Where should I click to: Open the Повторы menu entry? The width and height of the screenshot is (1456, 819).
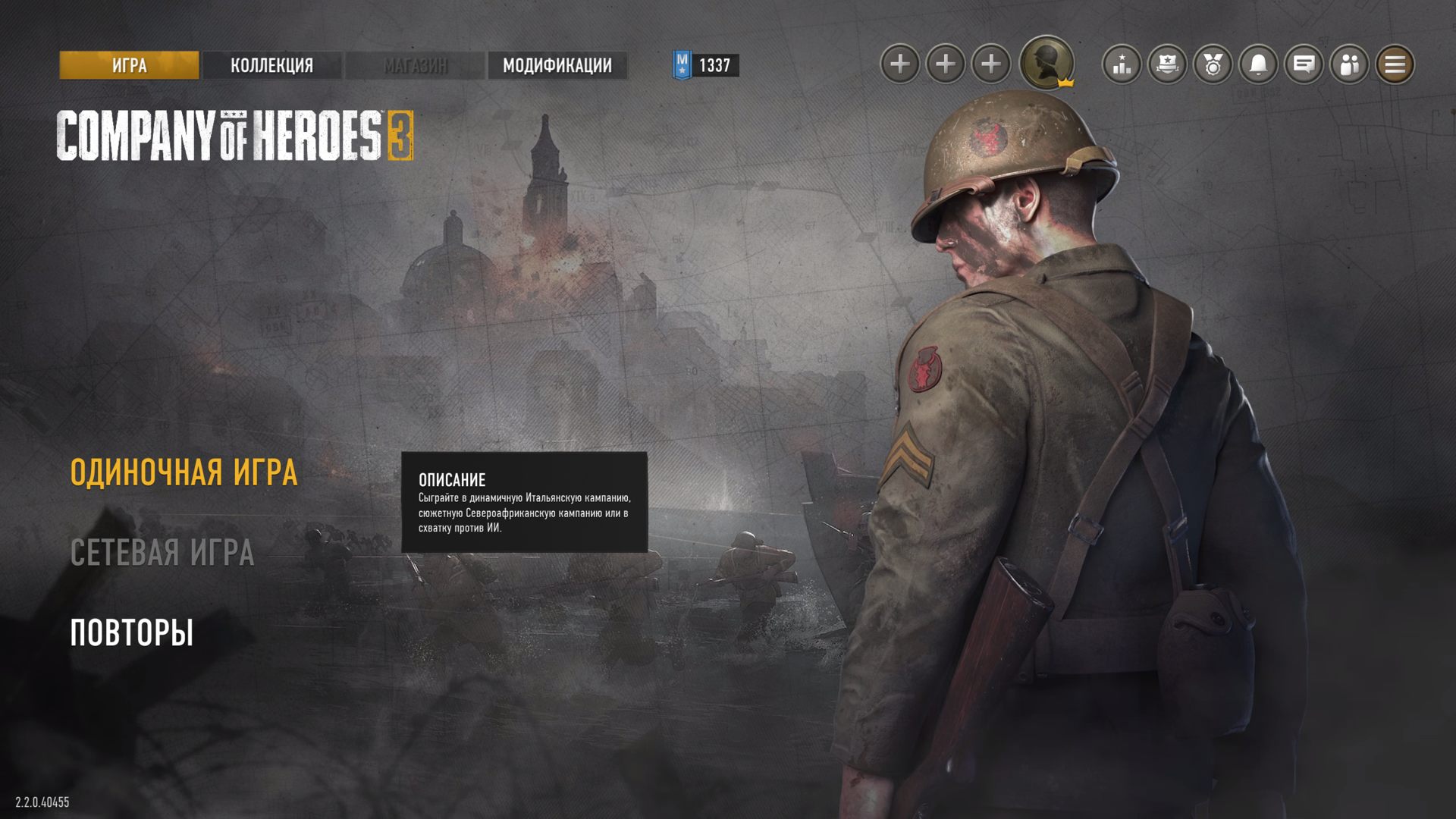132,632
